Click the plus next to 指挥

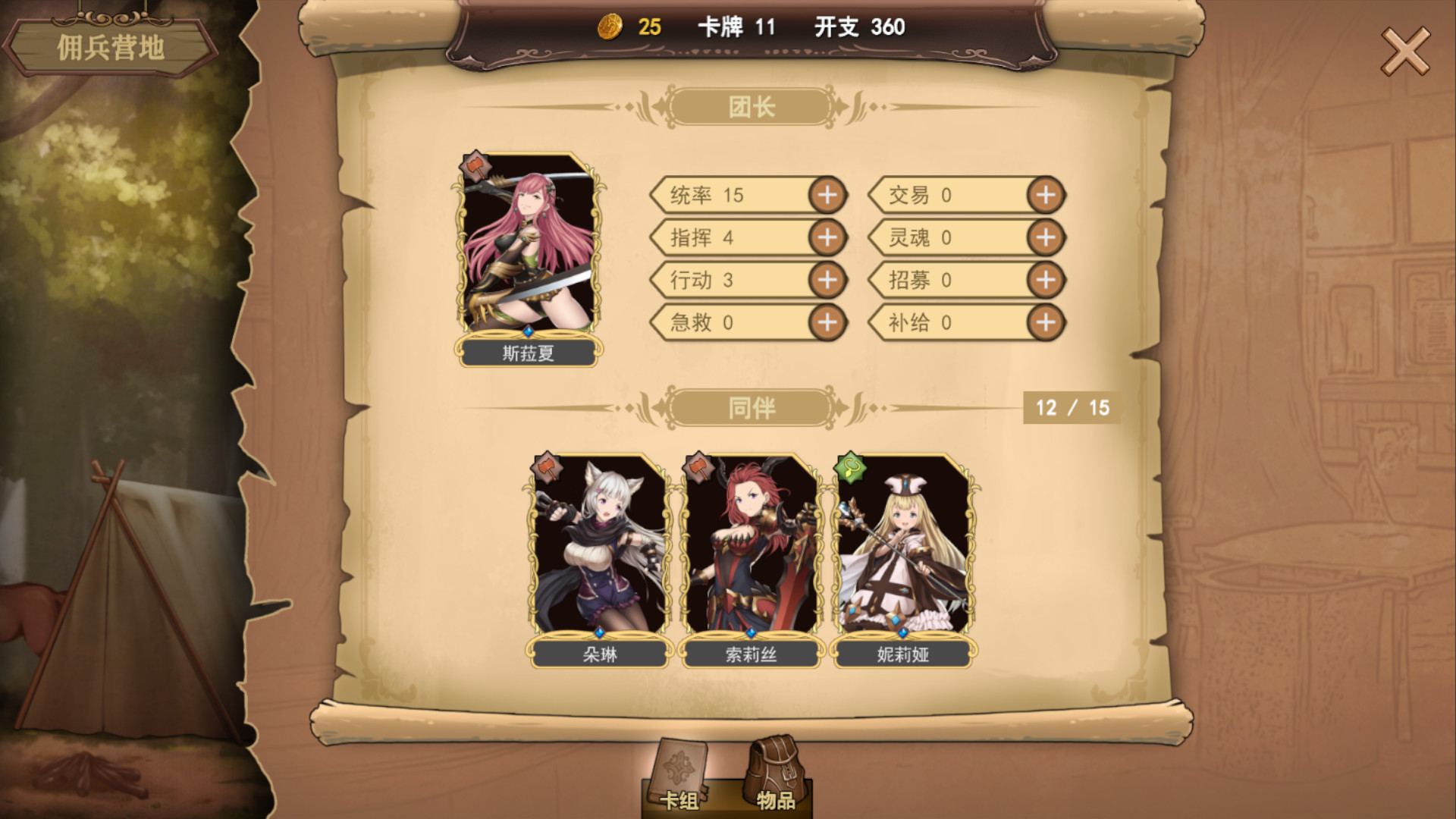tap(827, 237)
